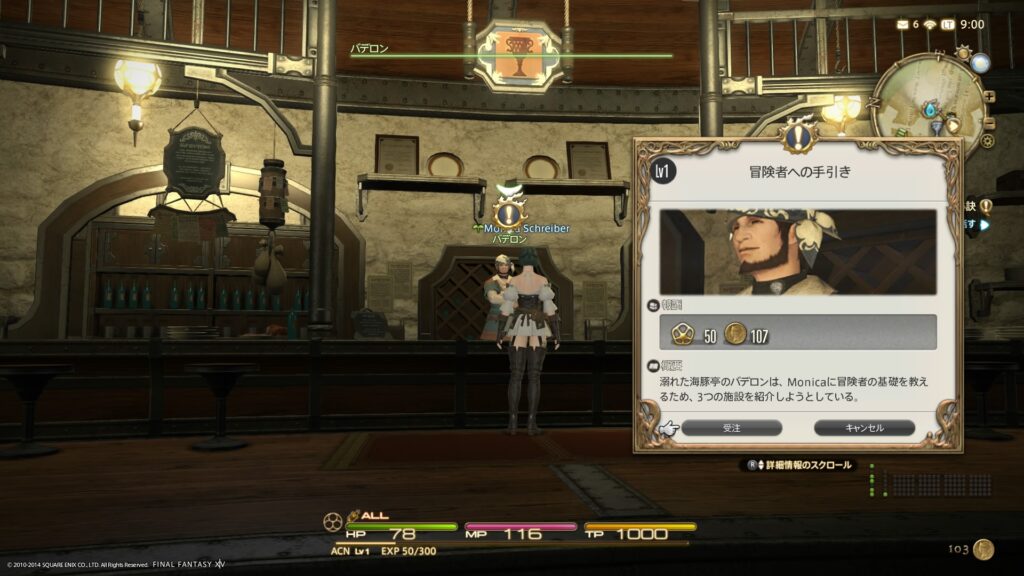Screen dimensions: 1024x576
Task: Click the 107 gil reward coin
Action: [x=736, y=334]
